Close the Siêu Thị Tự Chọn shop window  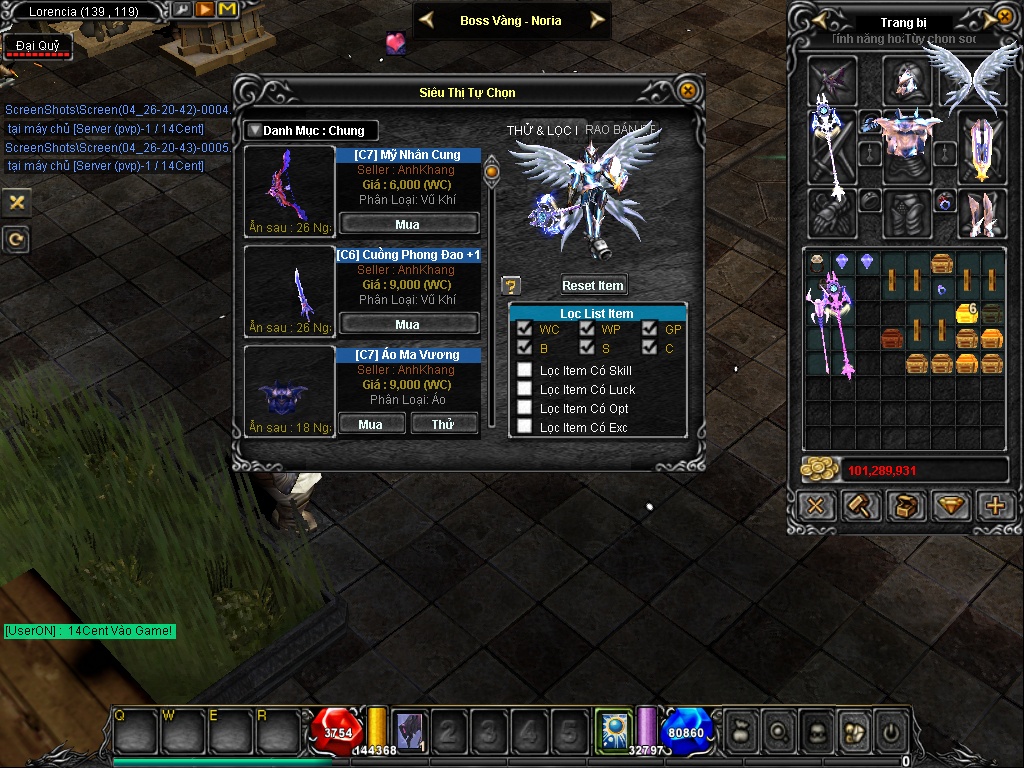[x=687, y=91]
